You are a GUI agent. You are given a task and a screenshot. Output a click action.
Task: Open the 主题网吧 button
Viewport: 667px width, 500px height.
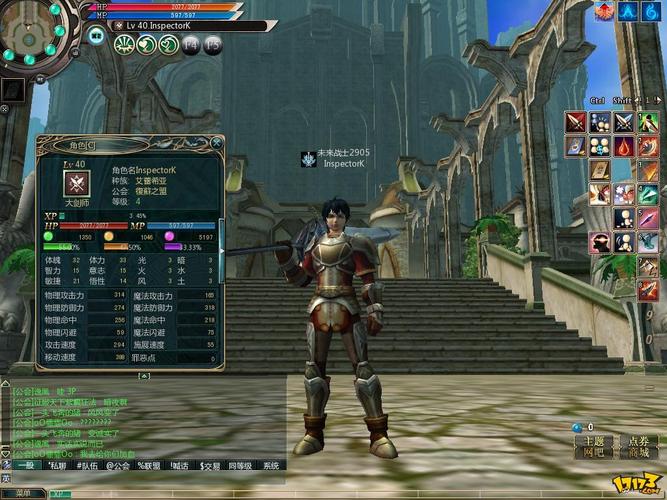[x=594, y=446]
